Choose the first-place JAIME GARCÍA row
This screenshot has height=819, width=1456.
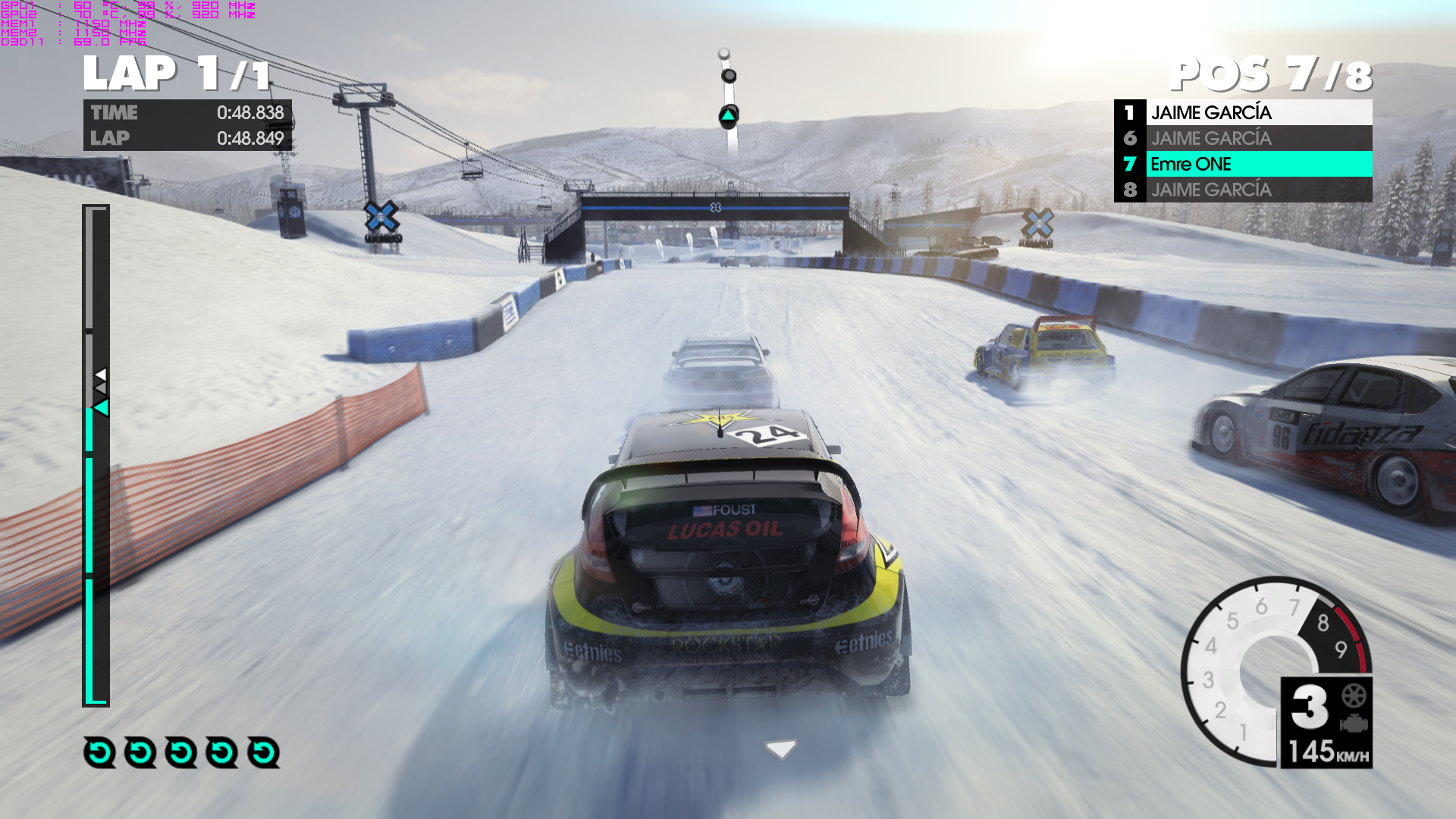pyautogui.click(x=1244, y=112)
